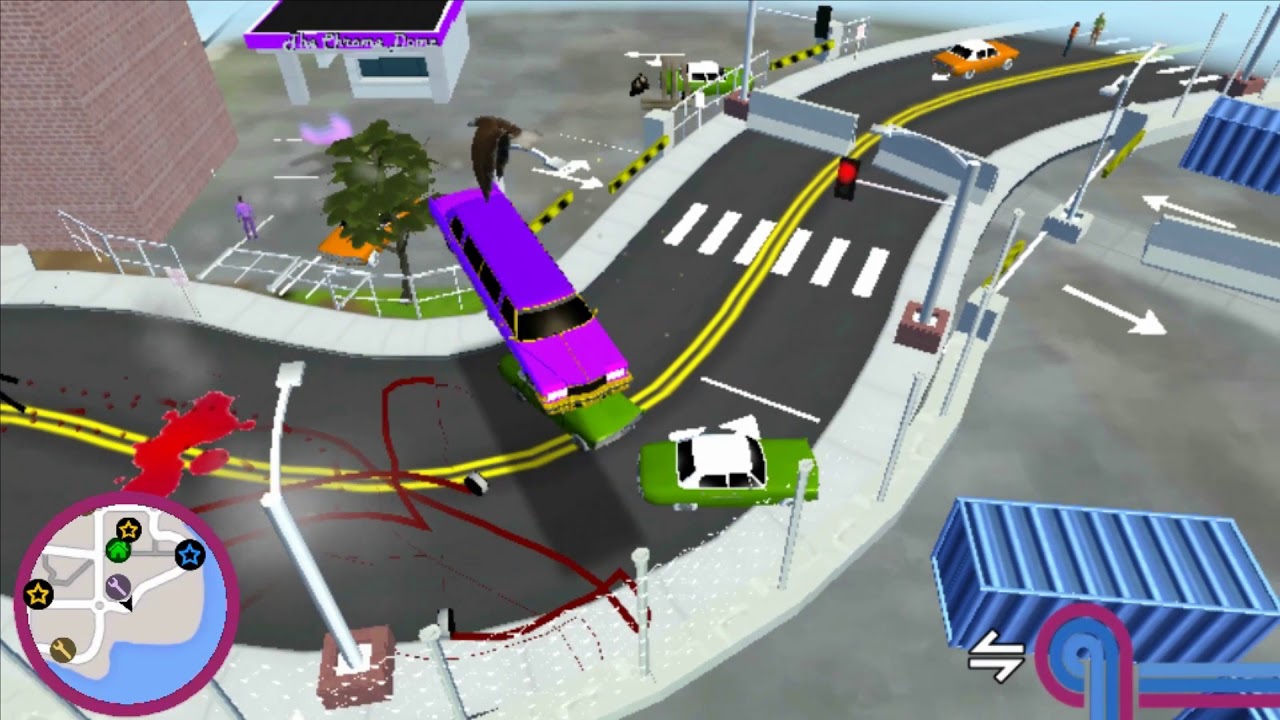Click the purple wrench garage icon on the minimap
Image resolution: width=1280 pixels, height=720 pixels.
(x=118, y=585)
